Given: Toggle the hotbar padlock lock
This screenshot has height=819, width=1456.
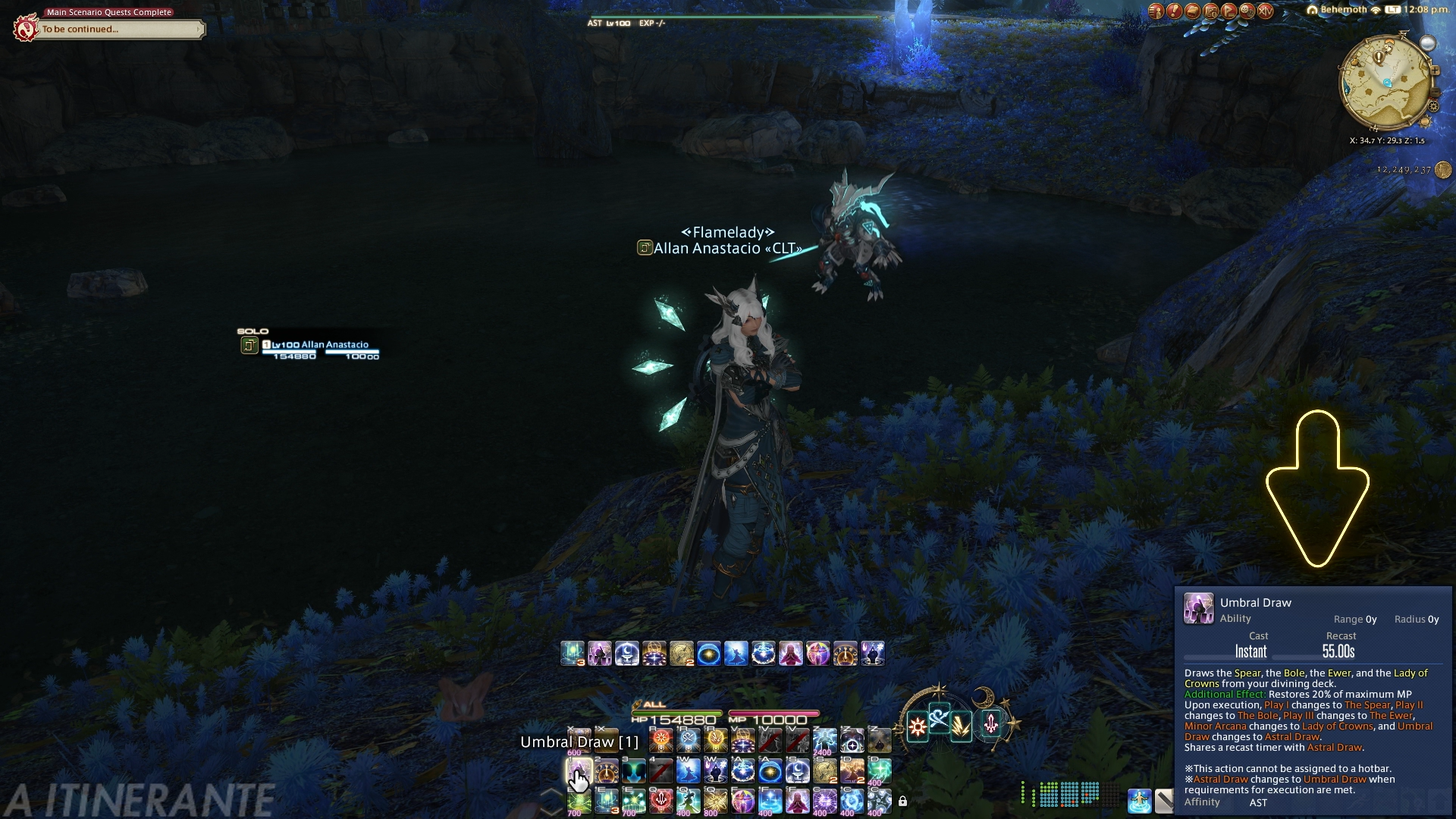Looking at the screenshot, I should pyautogui.click(x=902, y=801).
